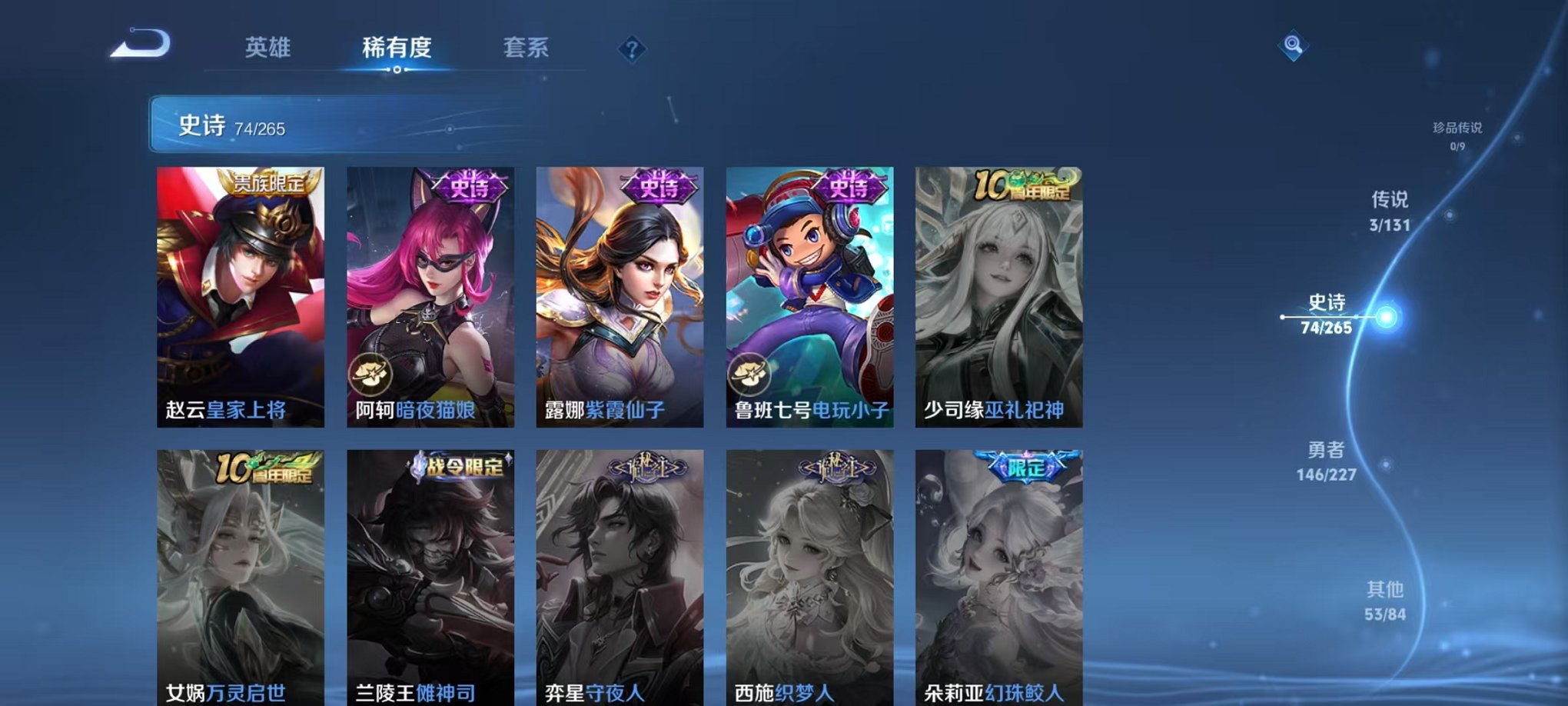The image size is (1568, 706).
Task: Switch to the 英雄 tab
Action: pyautogui.click(x=267, y=48)
